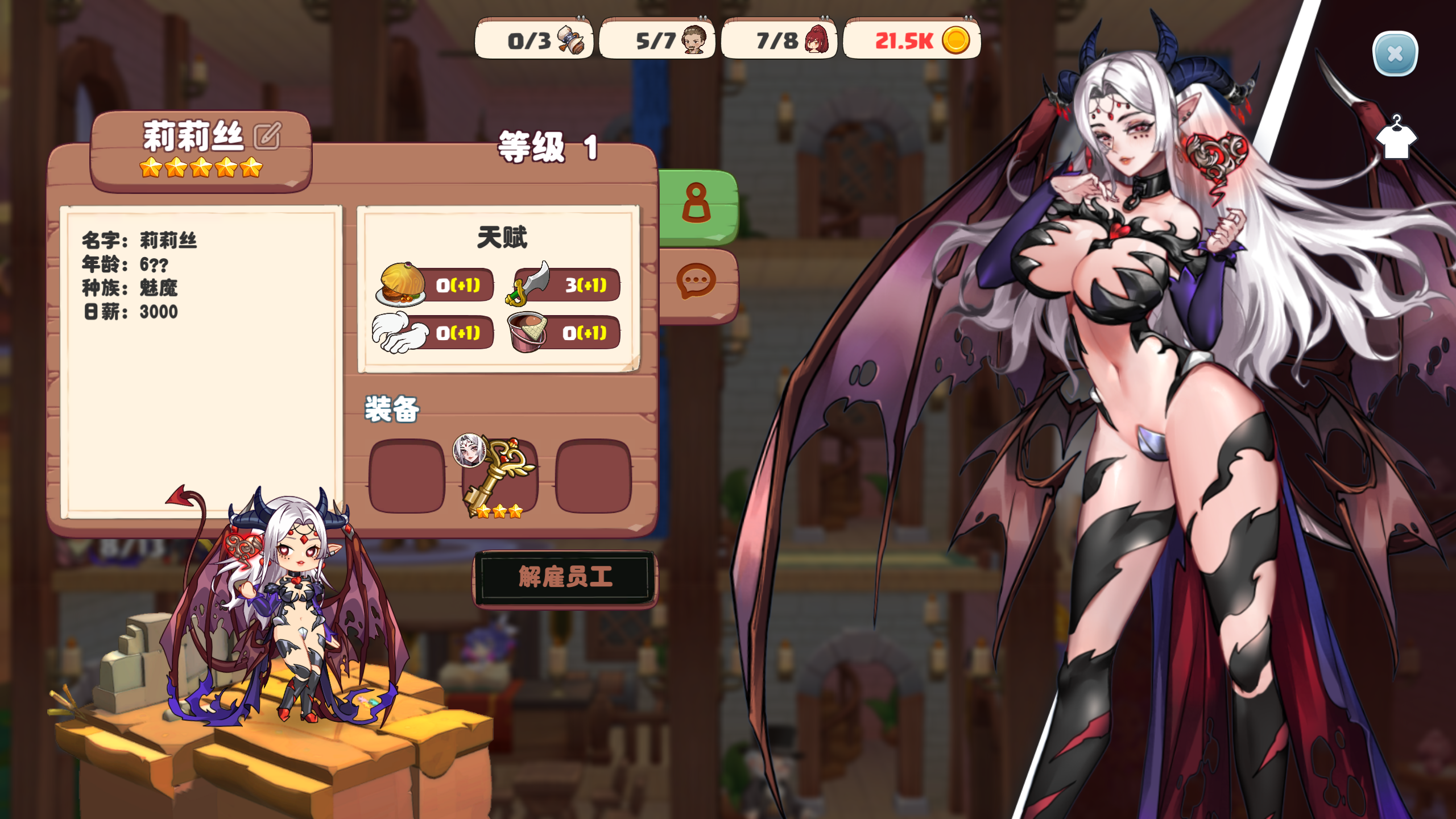The height and width of the screenshot is (819, 1456).
Task: Click the dagger talent icon
Action: point(533,286)
